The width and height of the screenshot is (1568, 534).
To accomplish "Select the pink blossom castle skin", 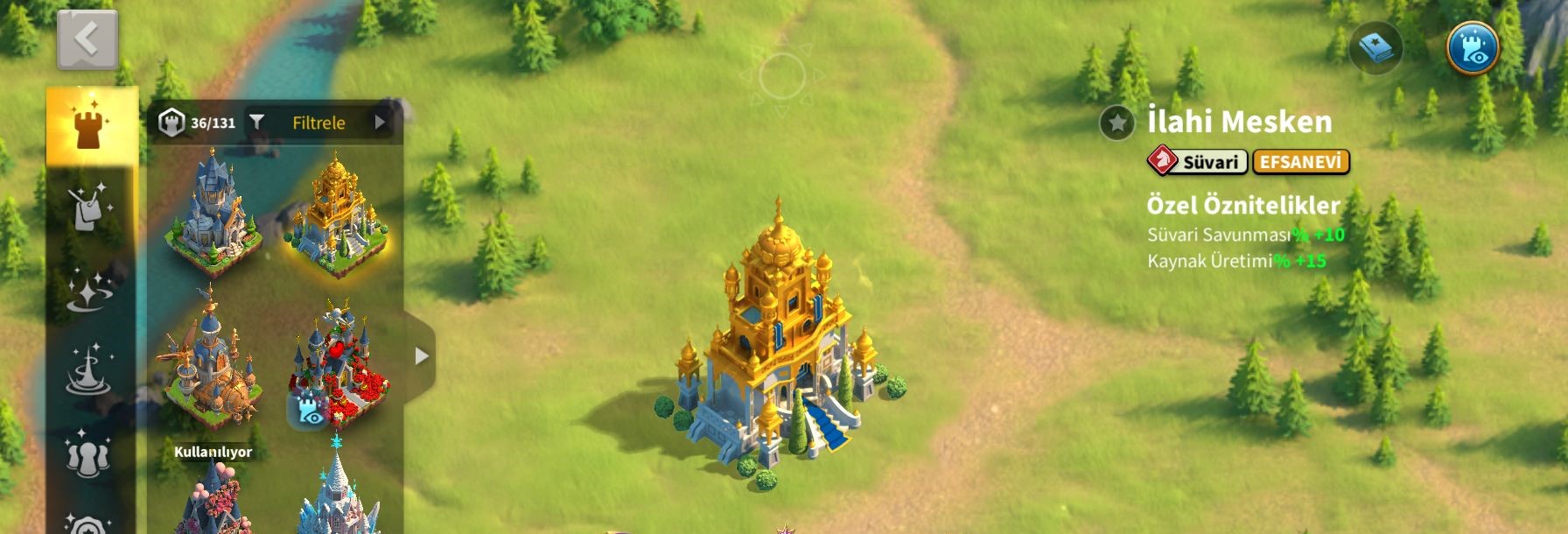I will [x=213, y=499].
